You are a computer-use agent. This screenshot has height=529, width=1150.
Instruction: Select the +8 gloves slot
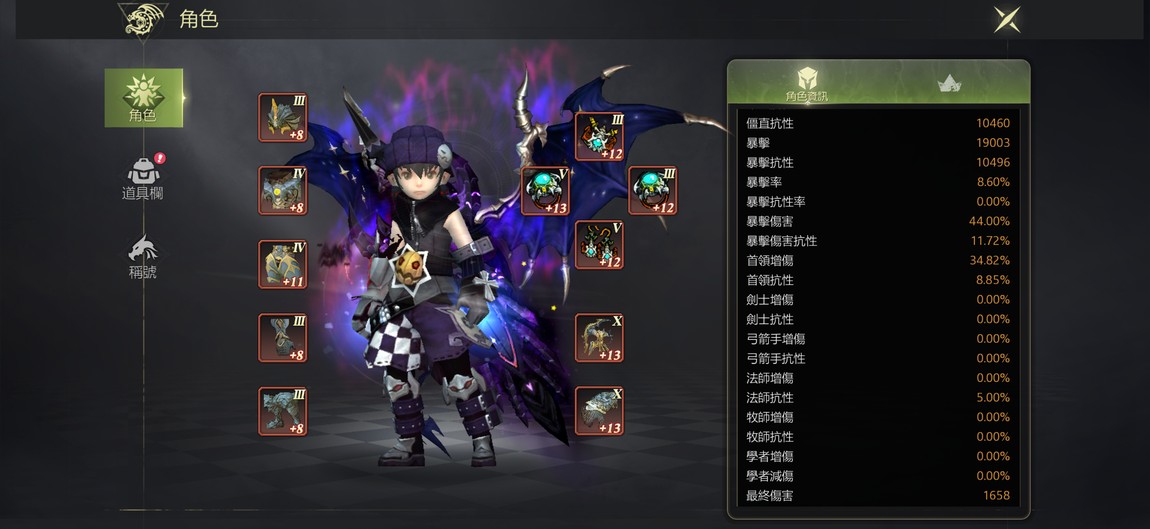[283, 338]
